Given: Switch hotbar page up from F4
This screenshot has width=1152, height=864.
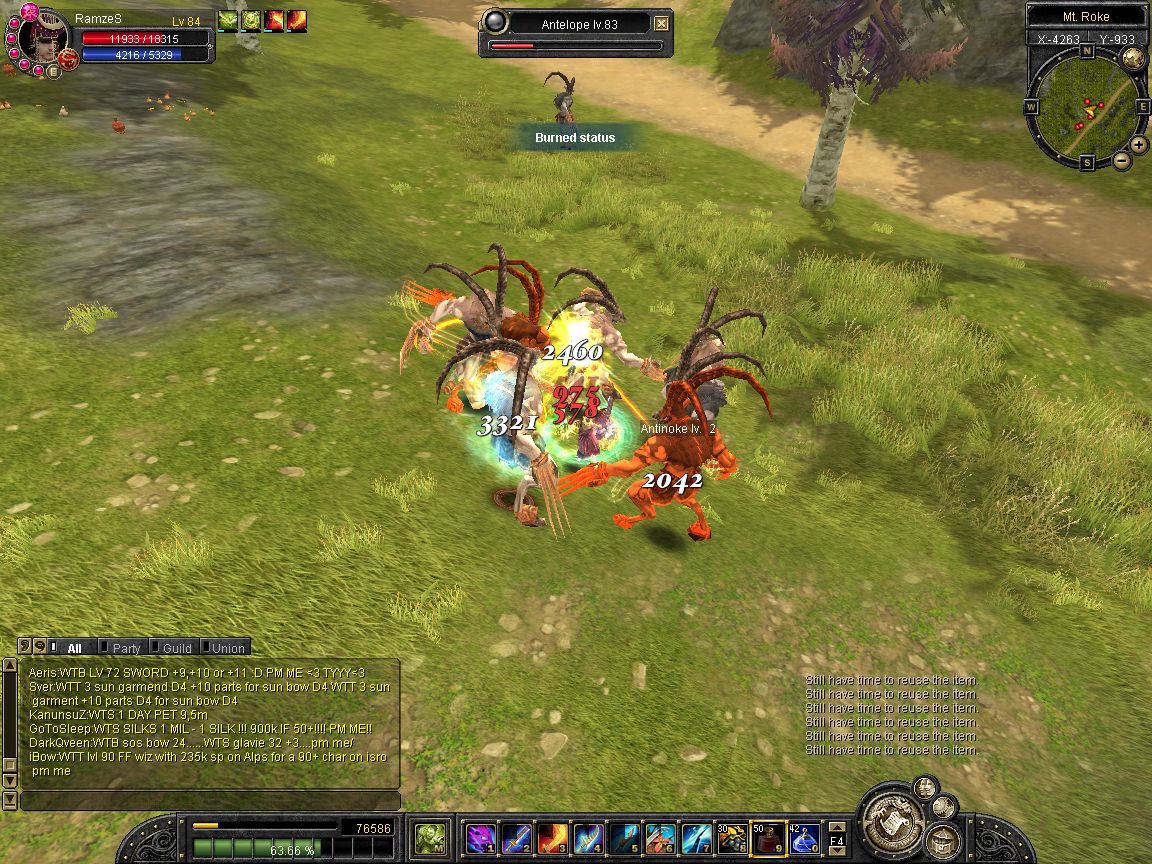Looking at the screenshot, I should tap(838, 826).
